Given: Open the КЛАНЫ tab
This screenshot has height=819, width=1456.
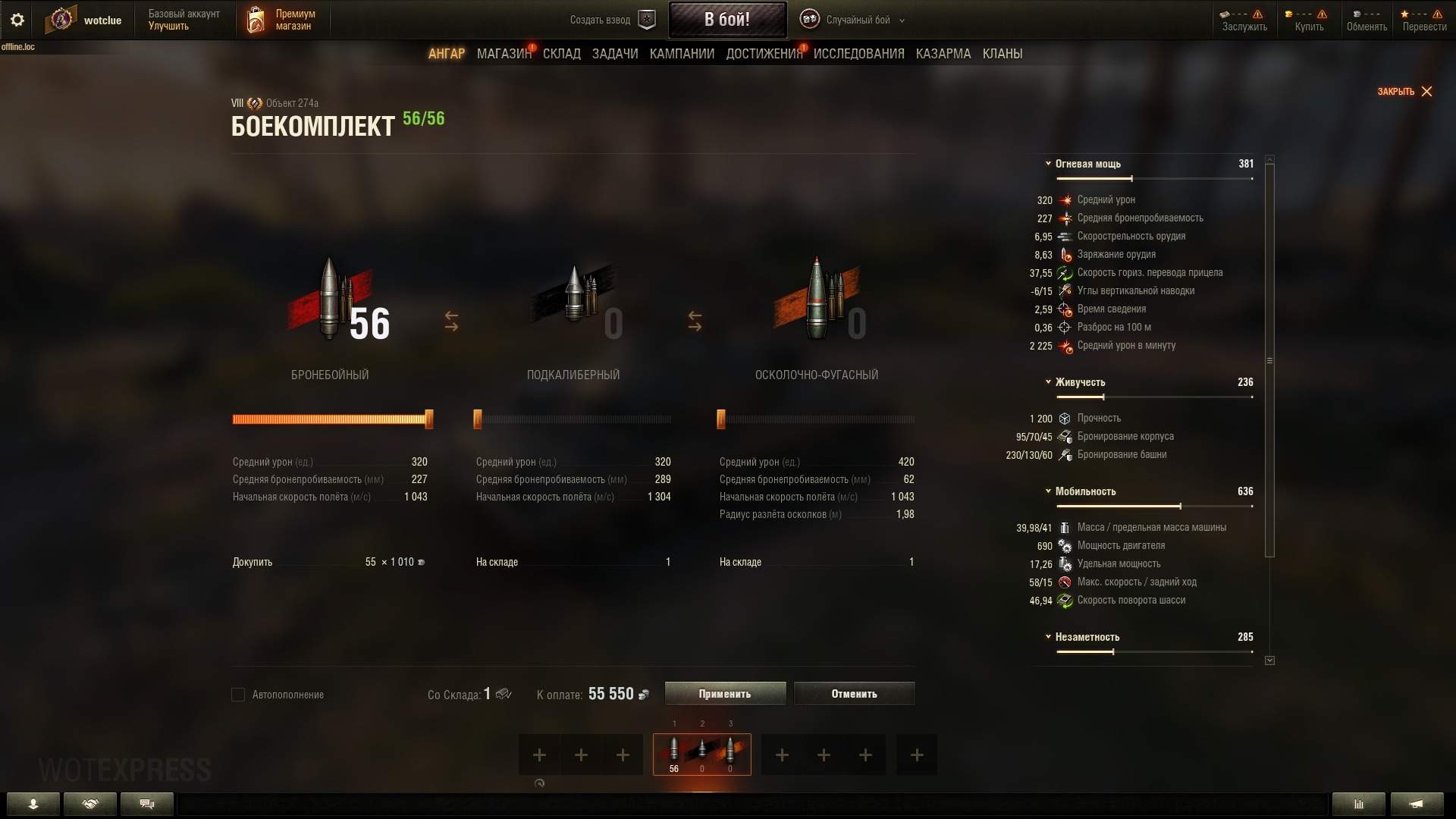Looking at the screenshot, I should pos(1002,54).
